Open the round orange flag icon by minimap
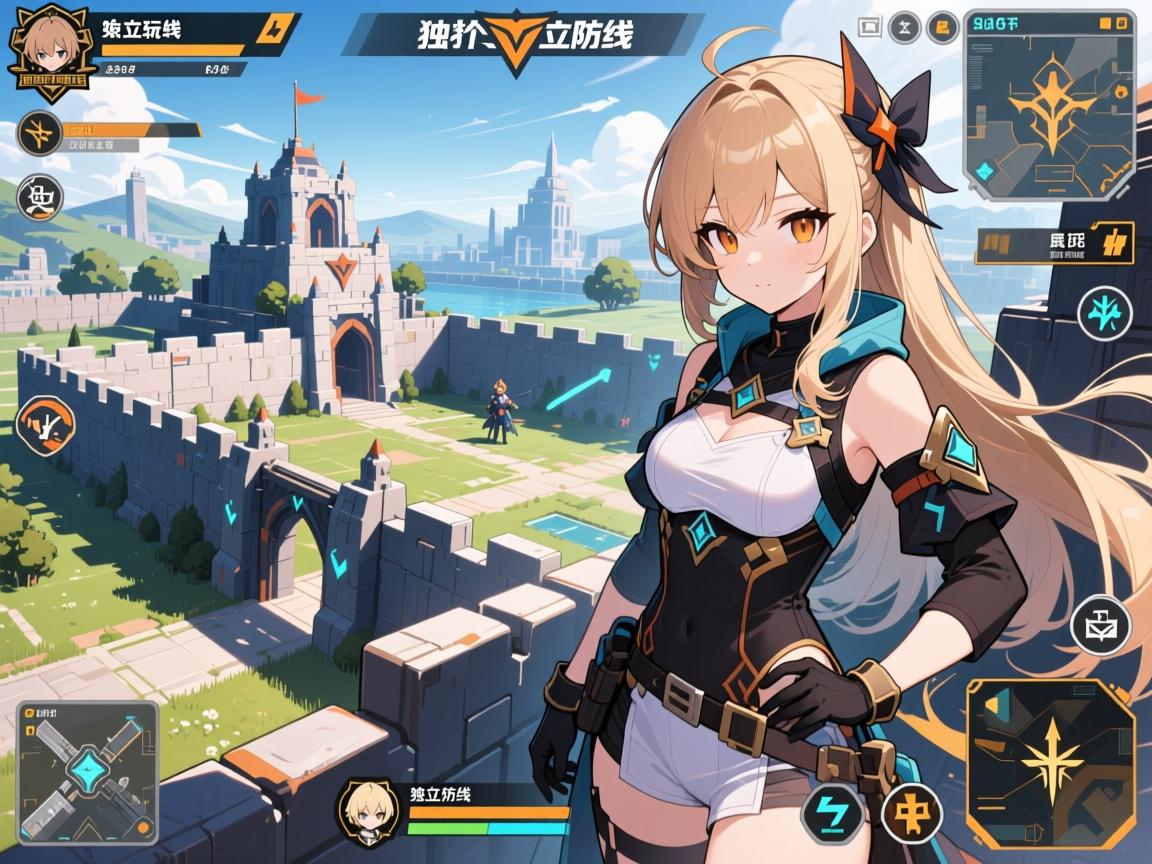The height and width of the screenshot is (864, 1152). tap(940, 28)
